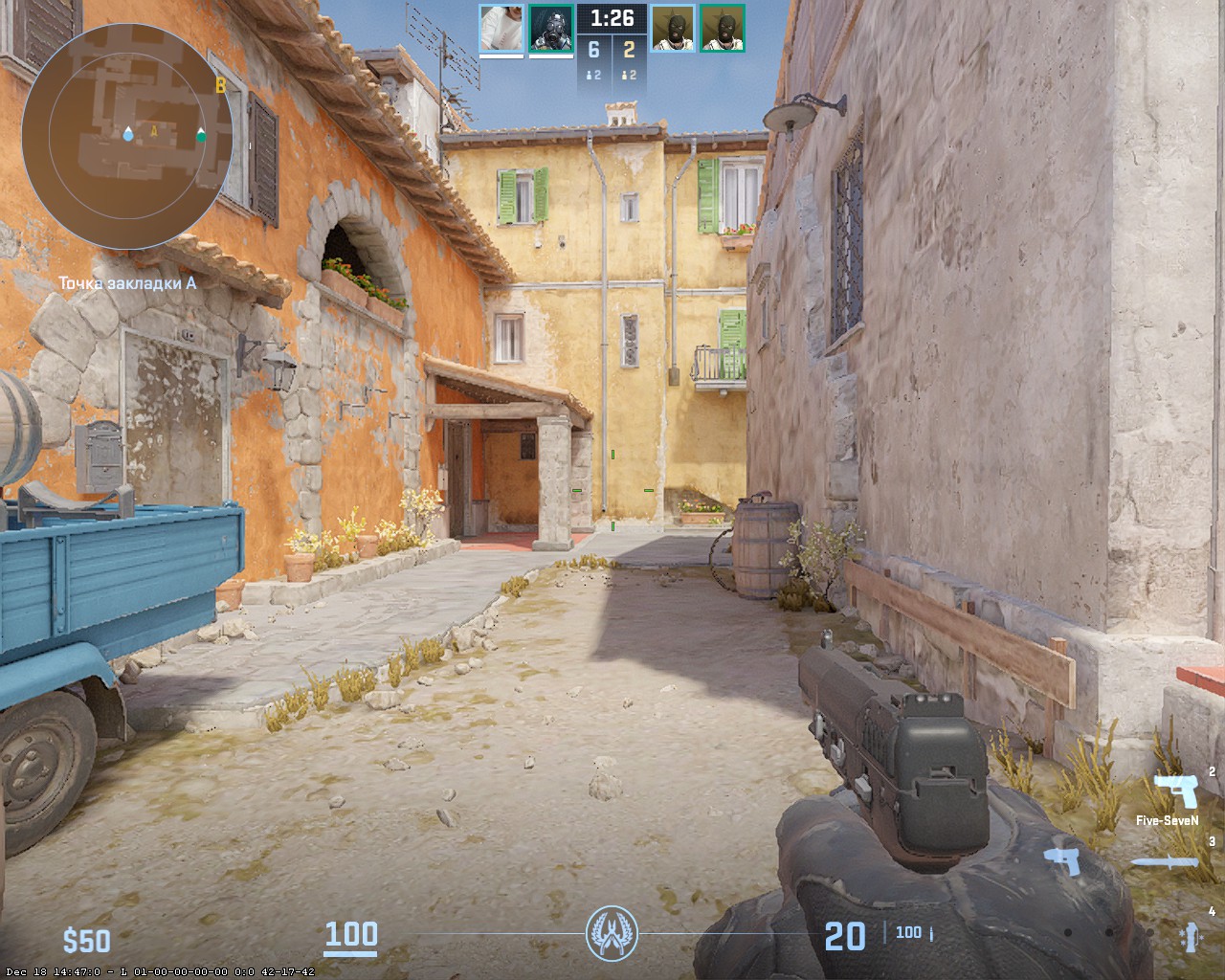The width and height of the screenshot is (1225, 980).
Task: Select the bombsite B label on the minimap
Action: (221, 85)
